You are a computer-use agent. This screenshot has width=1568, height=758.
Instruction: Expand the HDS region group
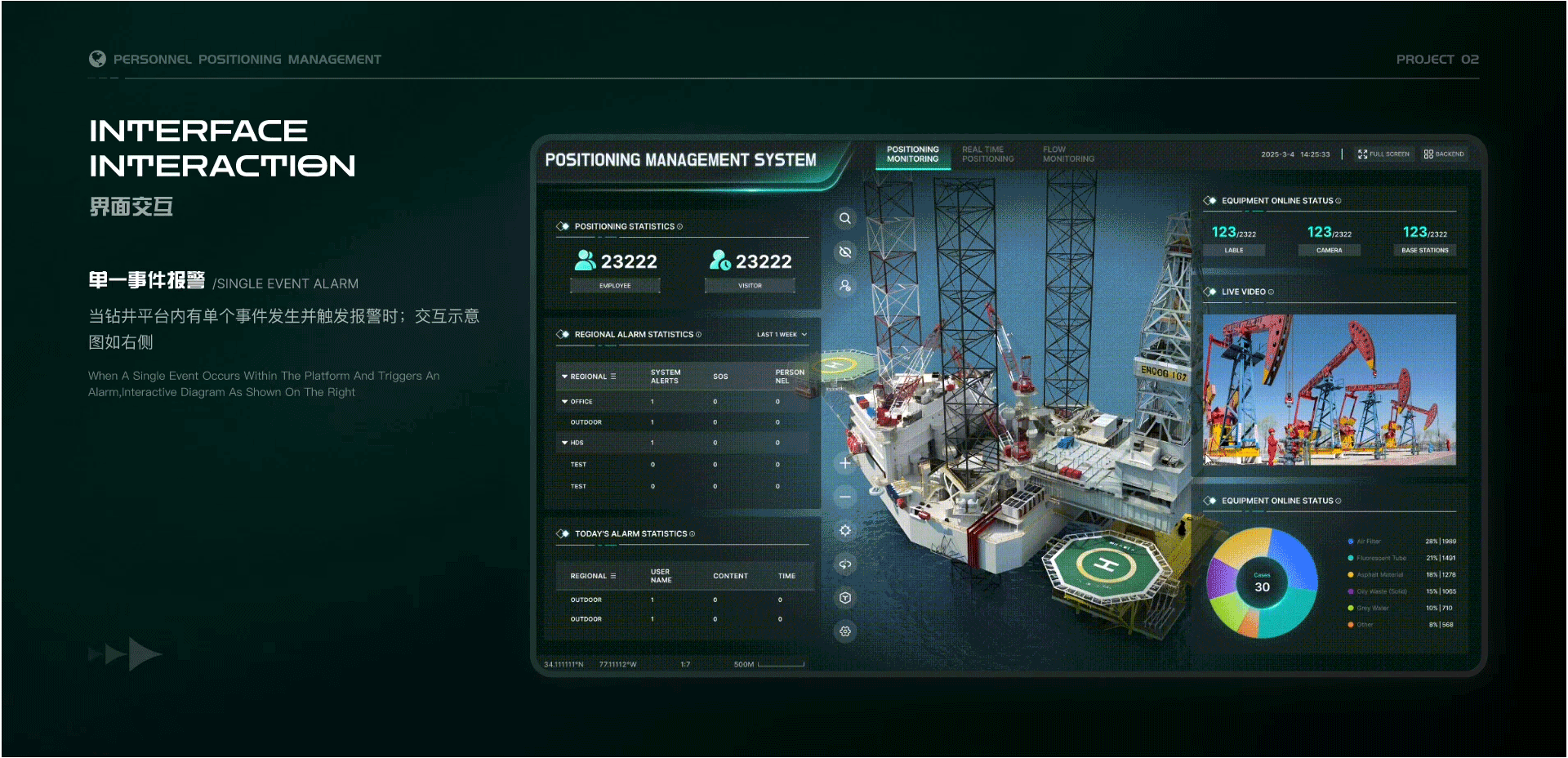pyautogui.click(x=566, y=442)
